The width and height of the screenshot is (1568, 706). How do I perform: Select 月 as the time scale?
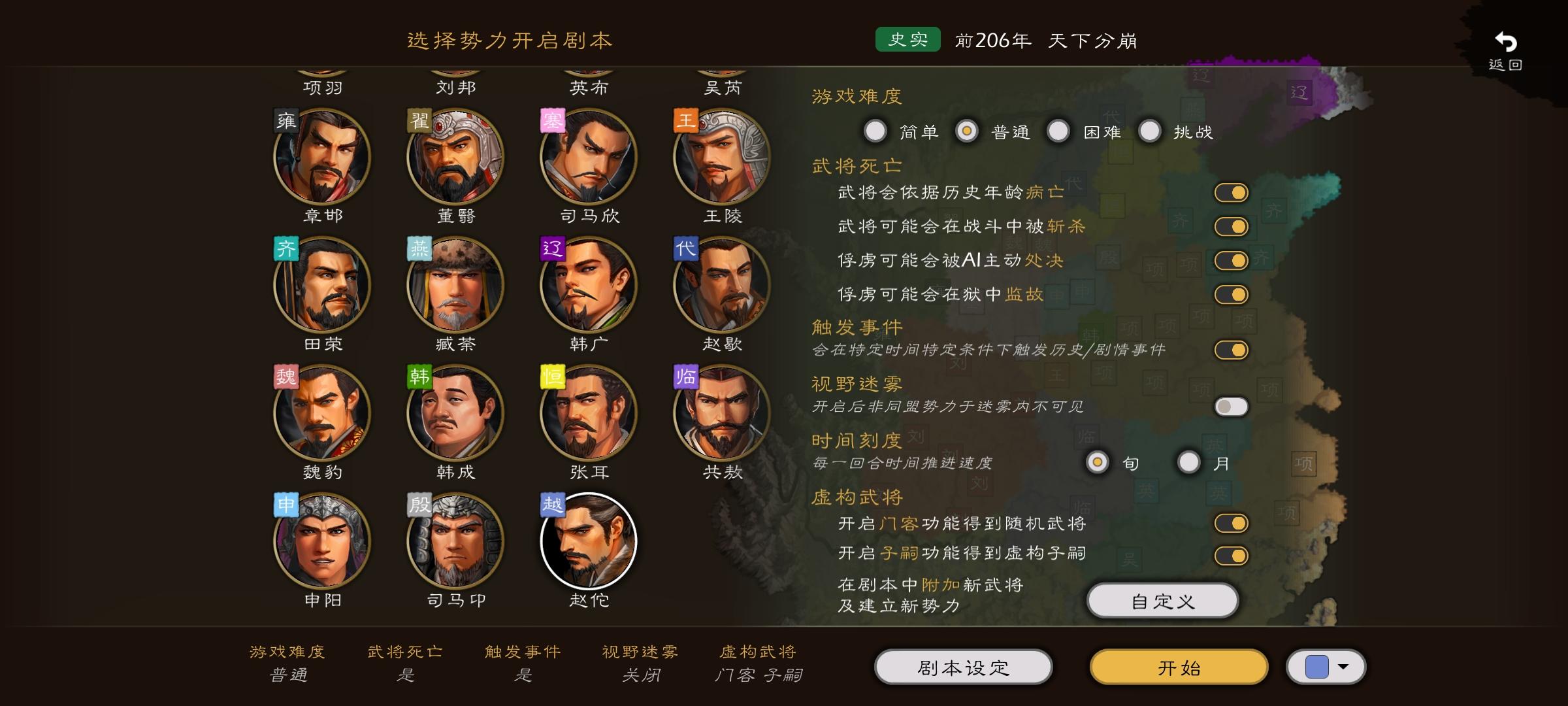coord(1189,463)
